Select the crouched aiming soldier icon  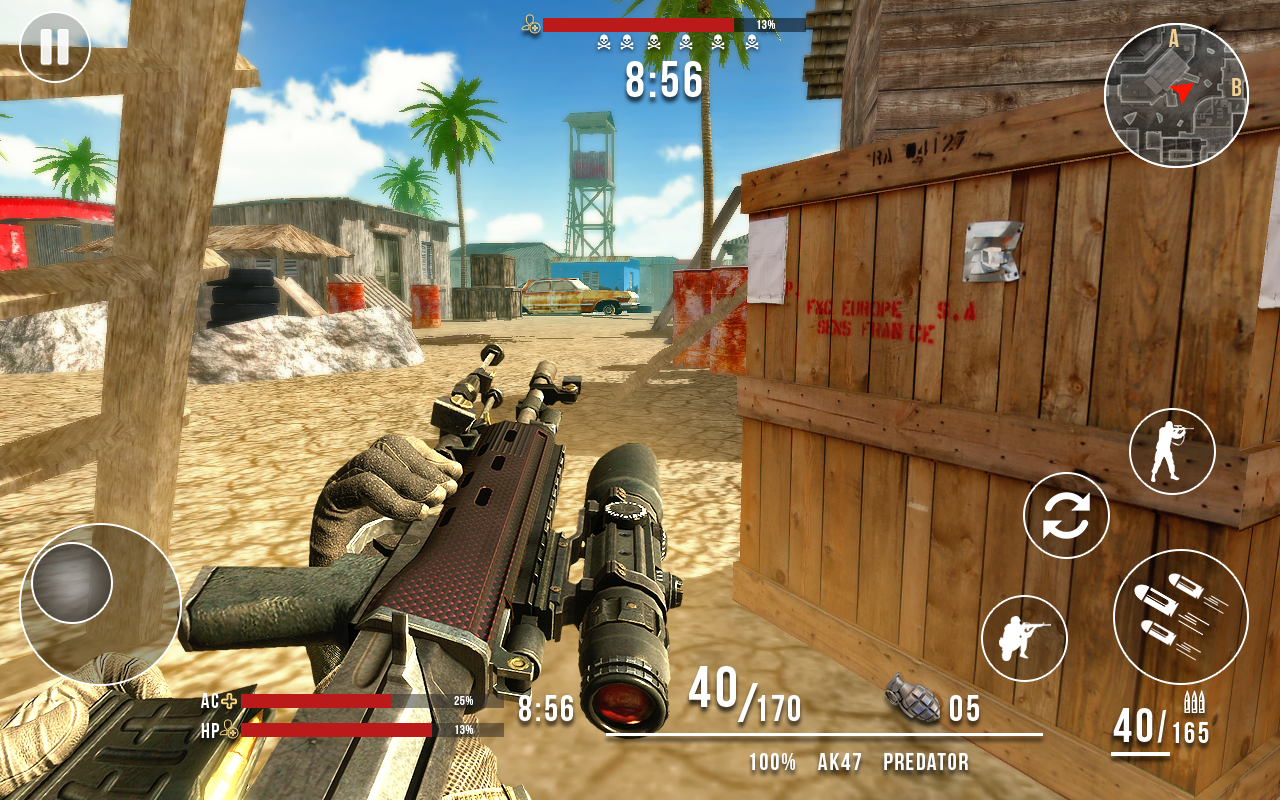tap(1027, 637)
